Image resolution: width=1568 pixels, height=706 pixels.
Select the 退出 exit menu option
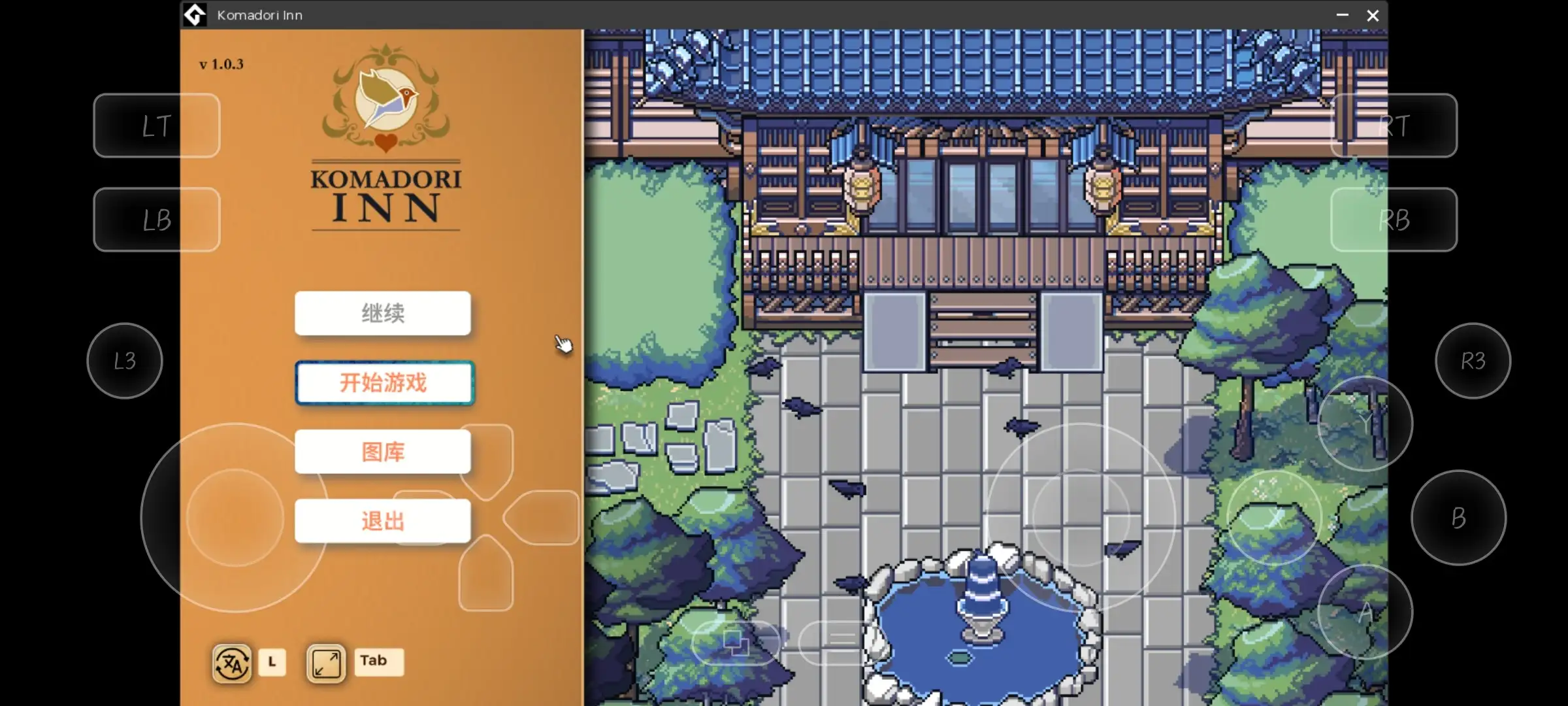coord(382,521)
